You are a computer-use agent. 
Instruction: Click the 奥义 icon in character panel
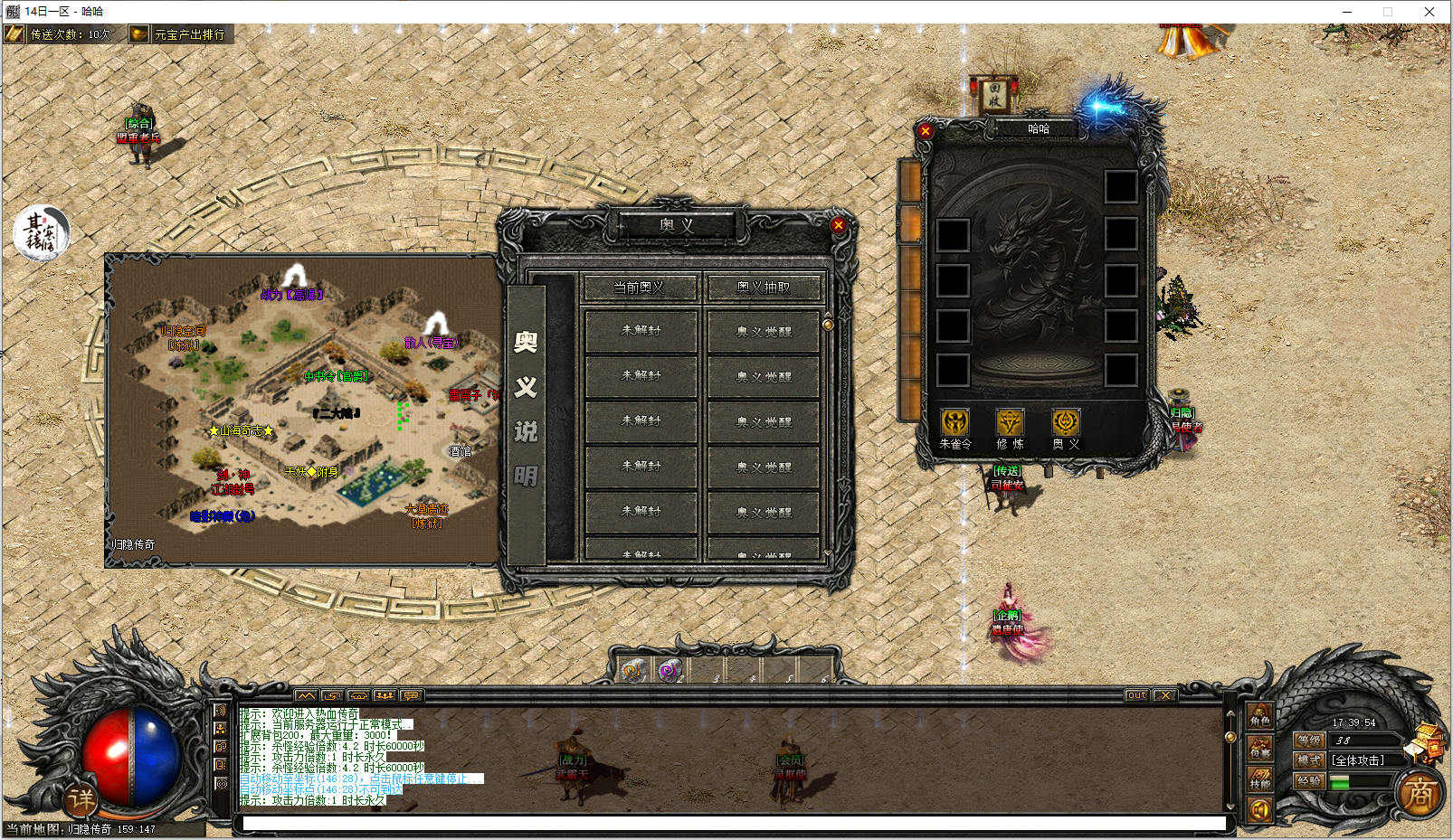point(1066,423)
